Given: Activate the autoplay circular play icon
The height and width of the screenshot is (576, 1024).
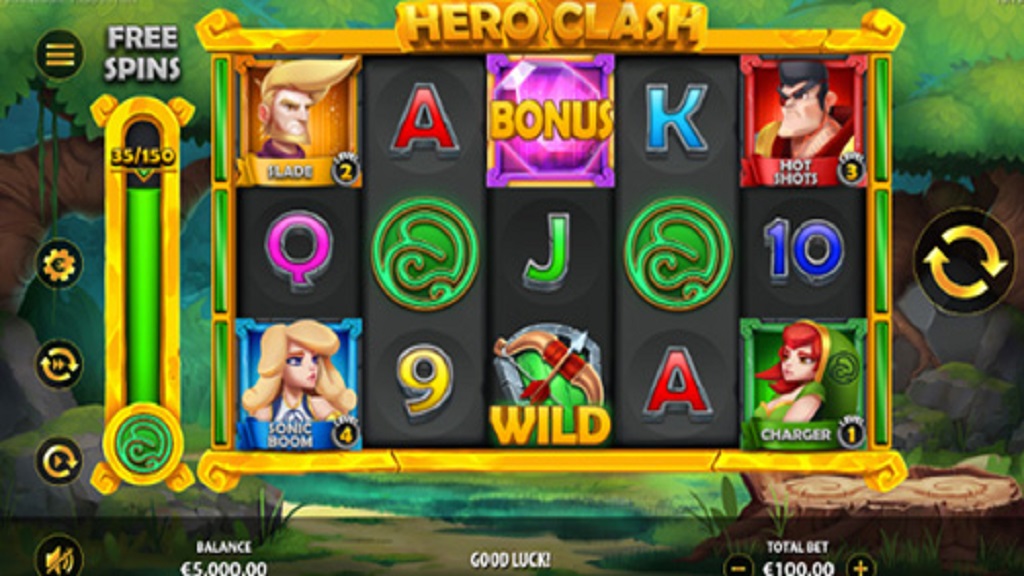Looking at the screenshot, I should [x=60, y=461].
